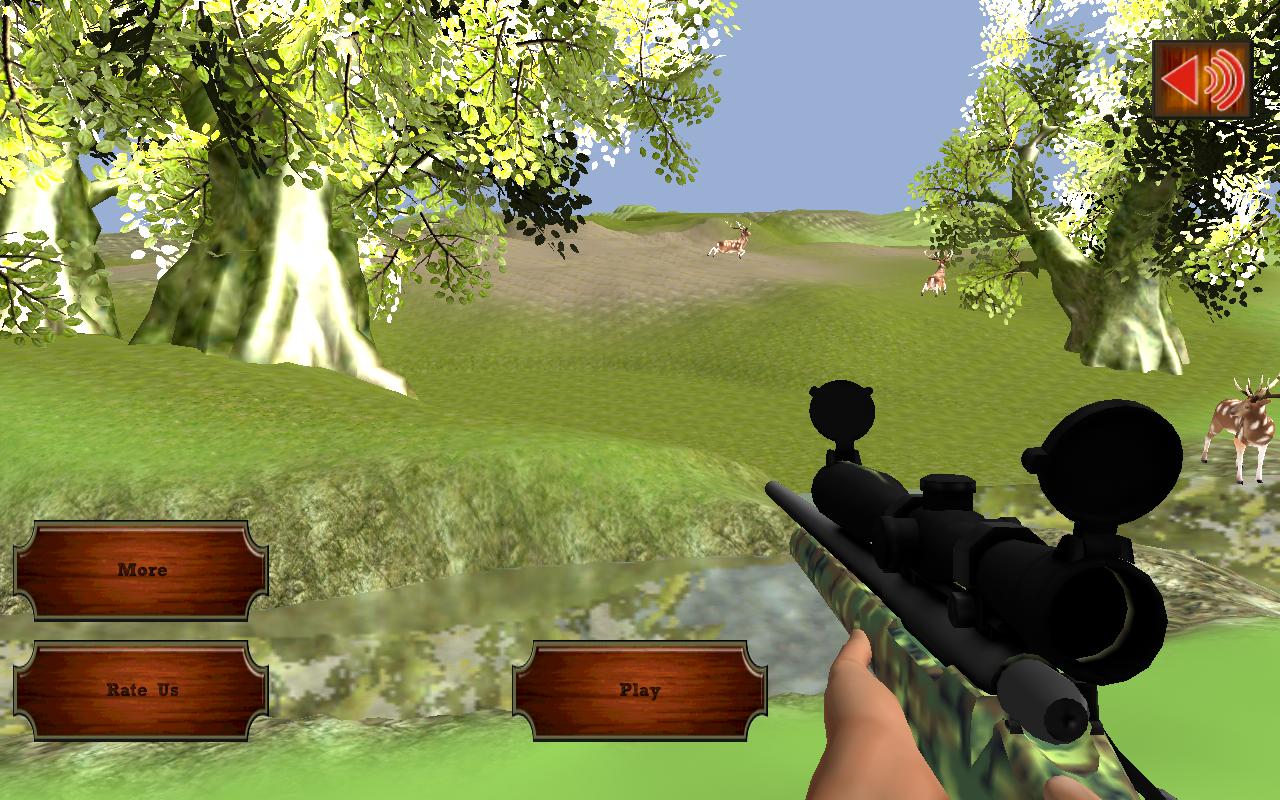This screenshot has width=1280, height=800.
Task: Open the More menu panel
Action: (x=143, y=570)
